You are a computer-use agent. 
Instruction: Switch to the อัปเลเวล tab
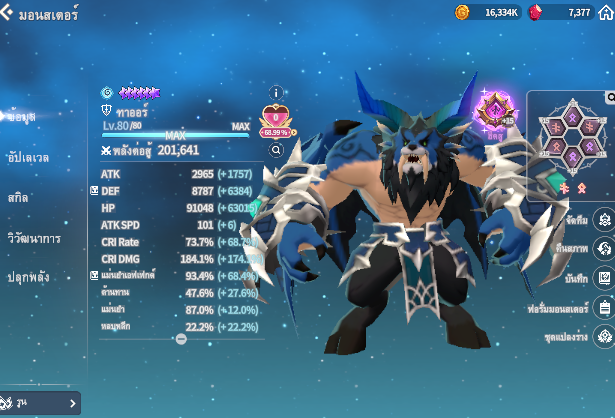pyautogui.click(x=27, y=157)
